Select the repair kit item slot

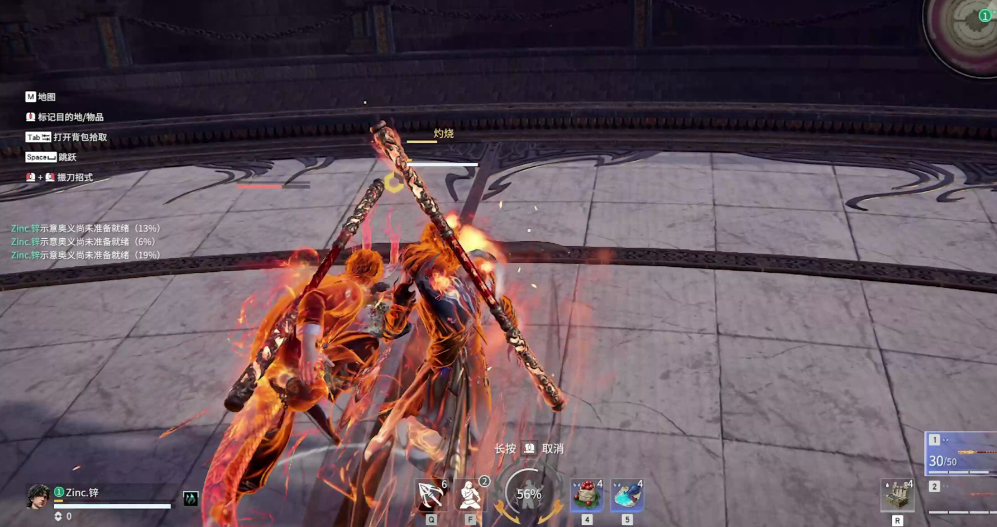coord(897,496)
